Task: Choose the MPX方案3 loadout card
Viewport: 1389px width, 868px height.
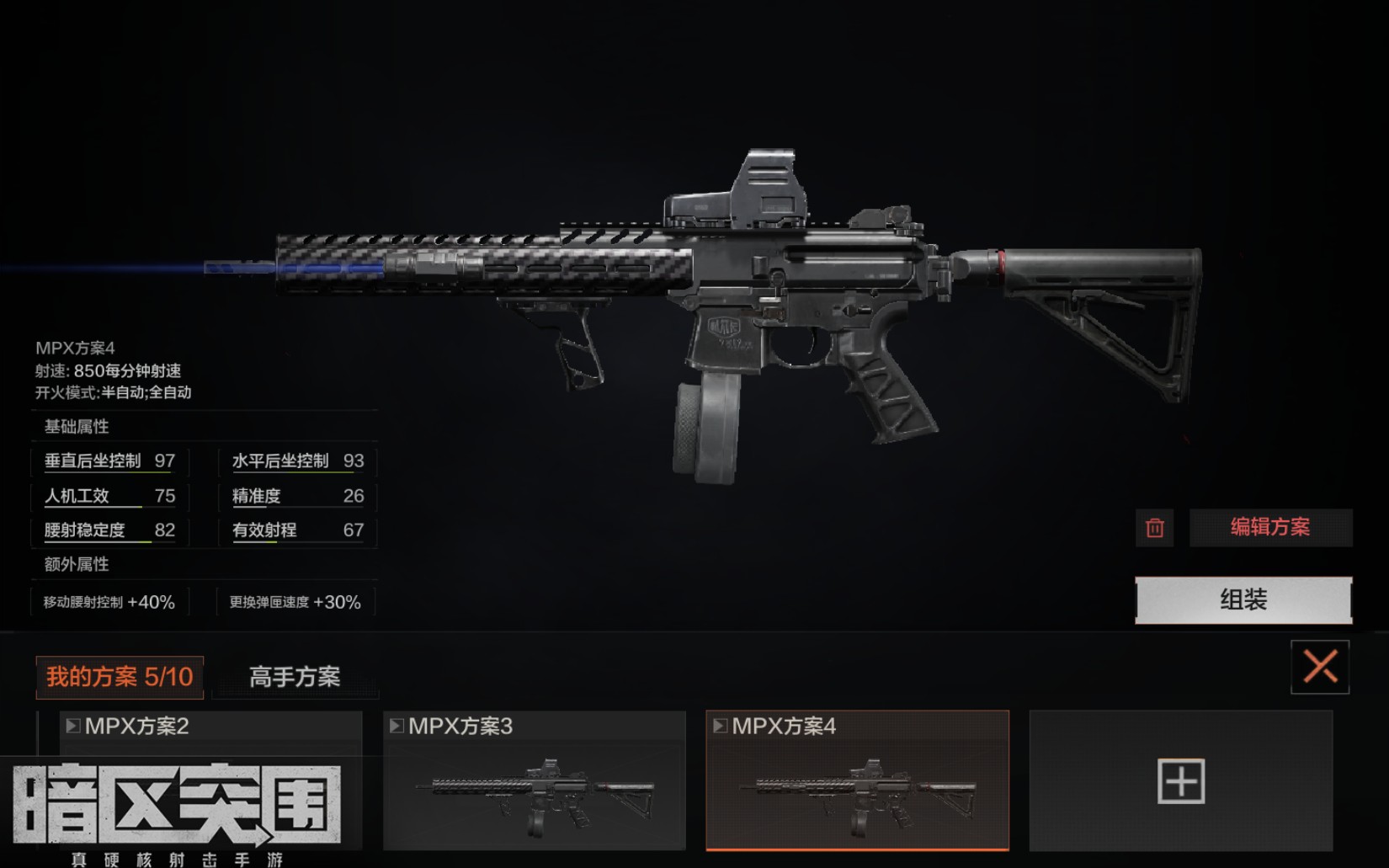Action: [x=535, y=780]
